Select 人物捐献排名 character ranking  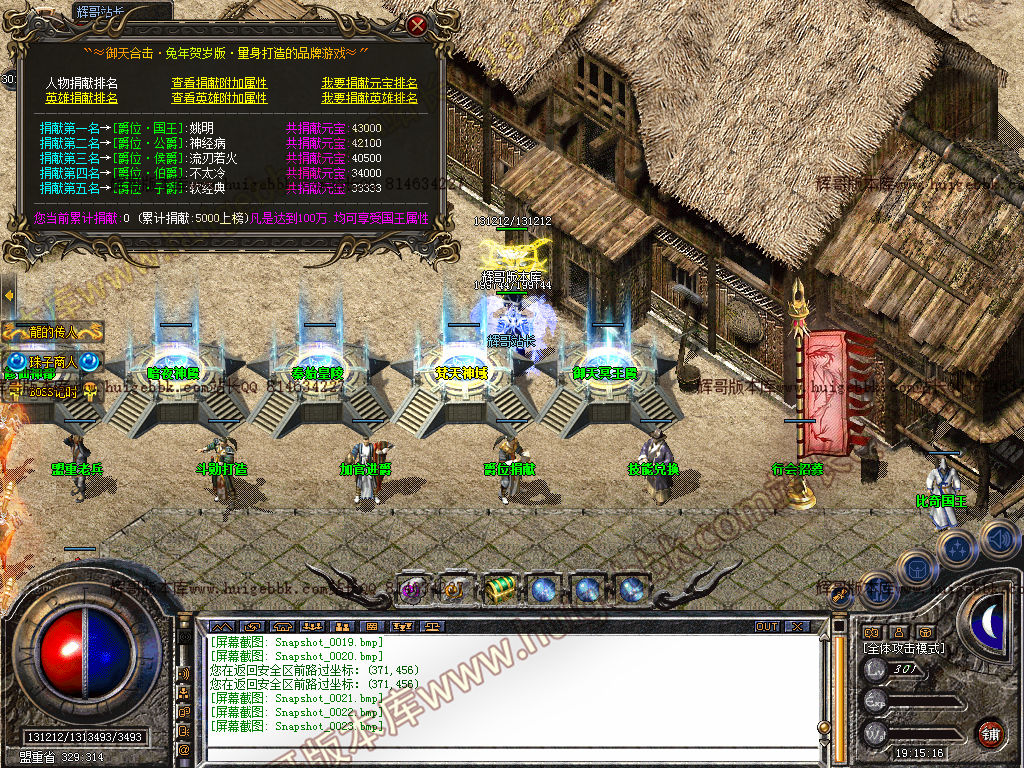point(81,83)
